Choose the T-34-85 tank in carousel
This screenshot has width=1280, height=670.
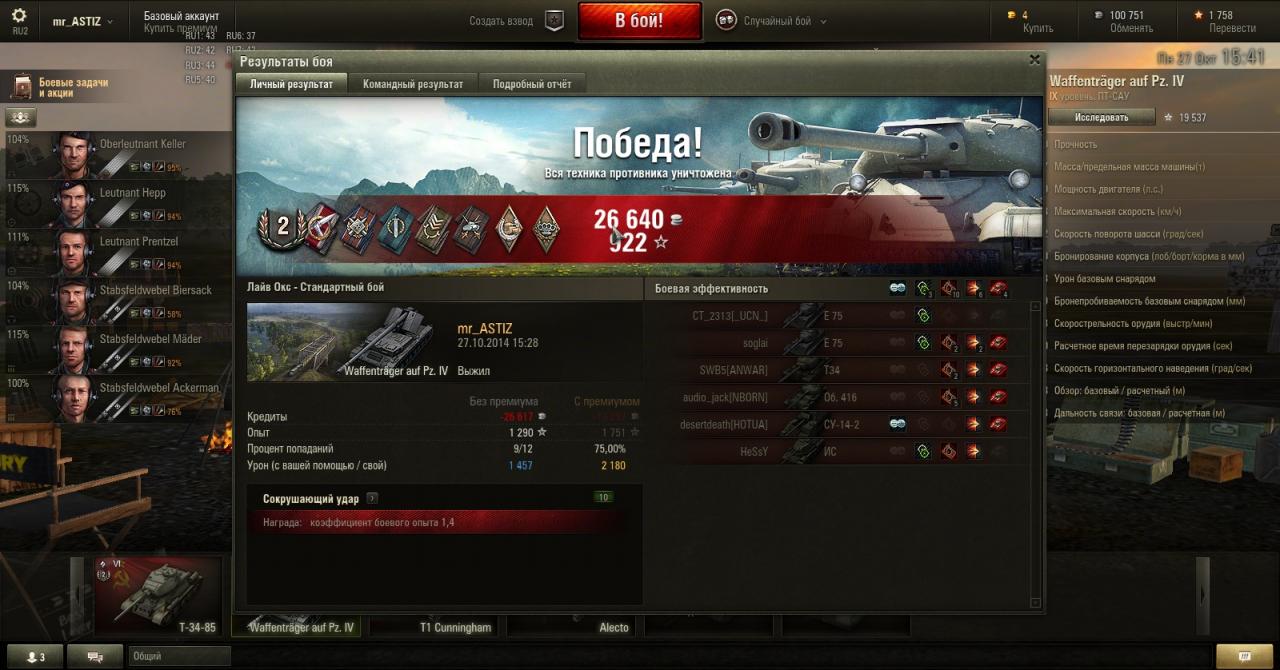[158, 596]
